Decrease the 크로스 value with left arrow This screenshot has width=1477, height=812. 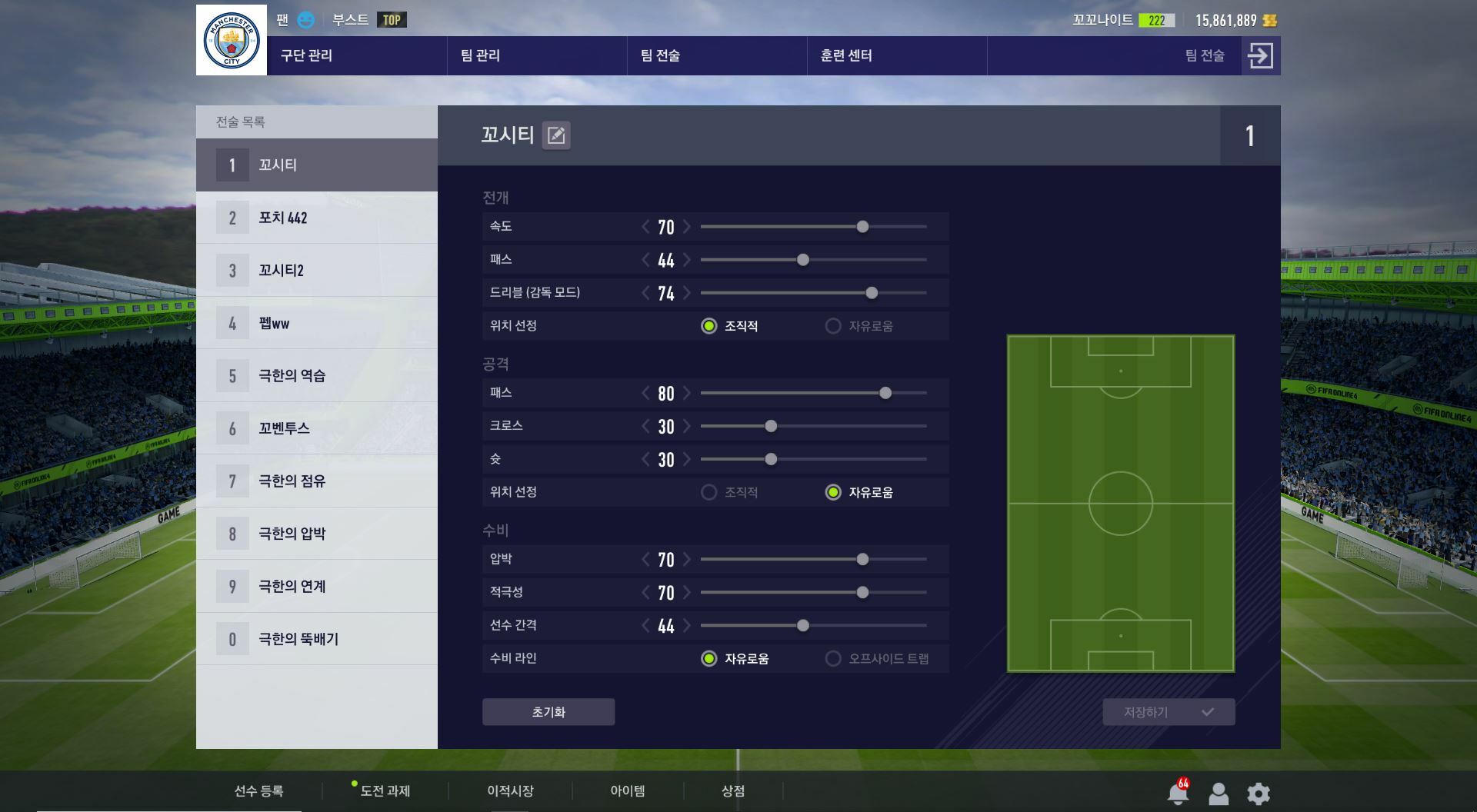[645, 427]
